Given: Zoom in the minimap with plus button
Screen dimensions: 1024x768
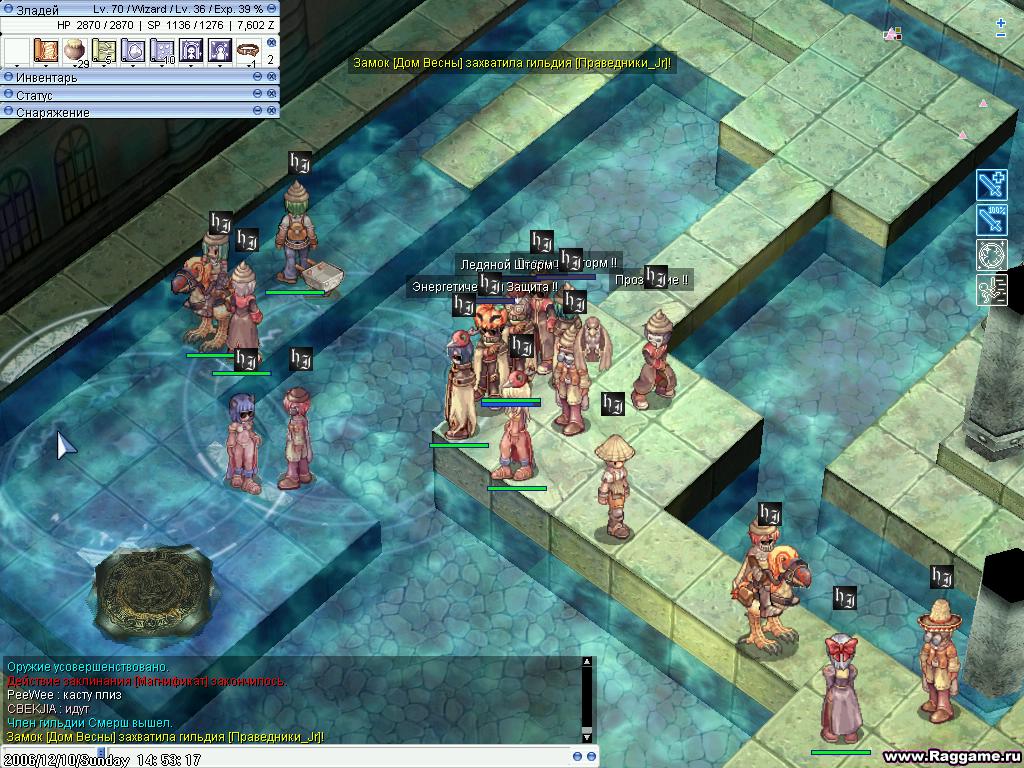Looking at the screenshot, I should point(1001,22).
